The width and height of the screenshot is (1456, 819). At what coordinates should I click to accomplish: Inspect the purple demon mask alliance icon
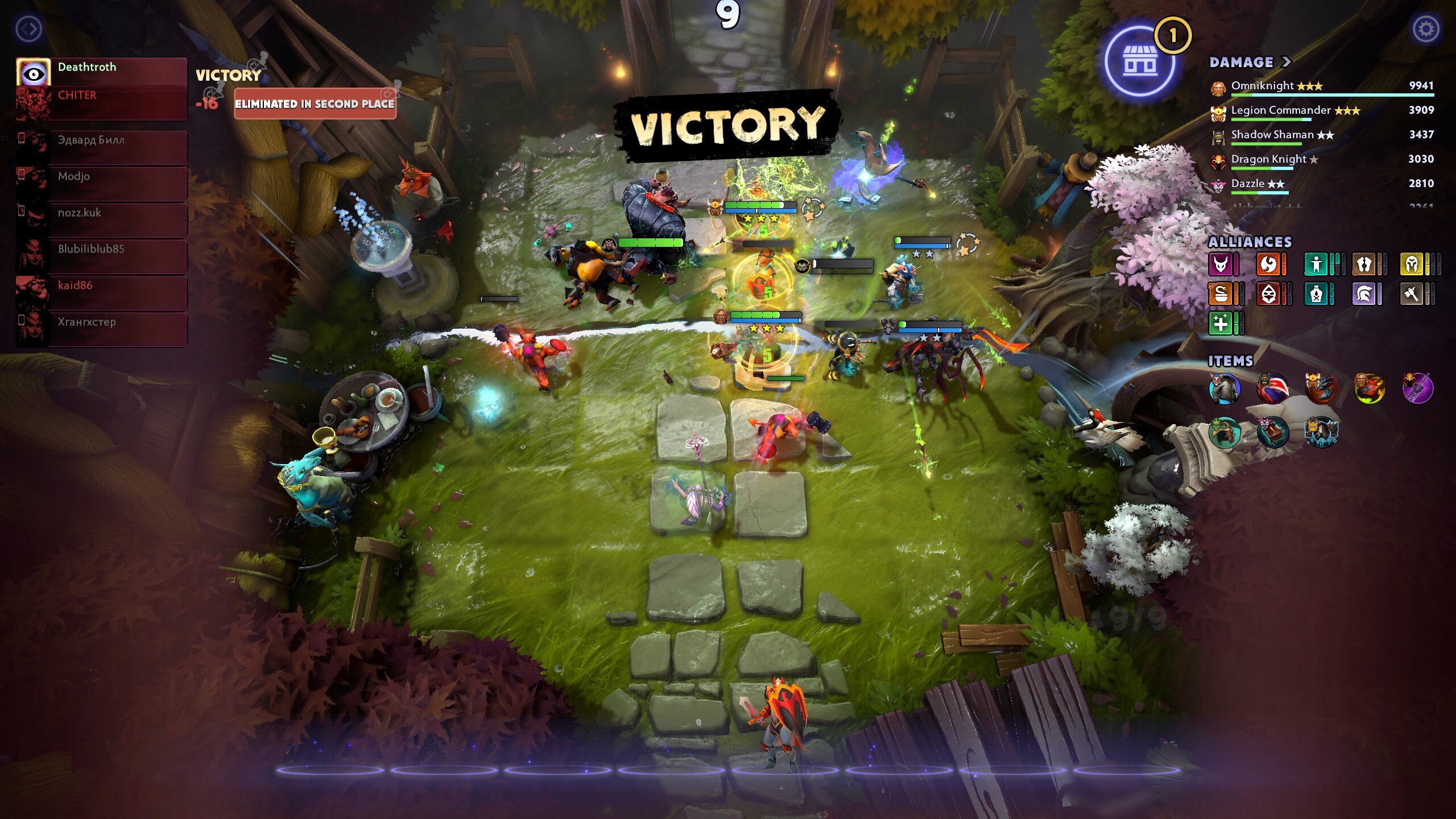(1221, 264)
